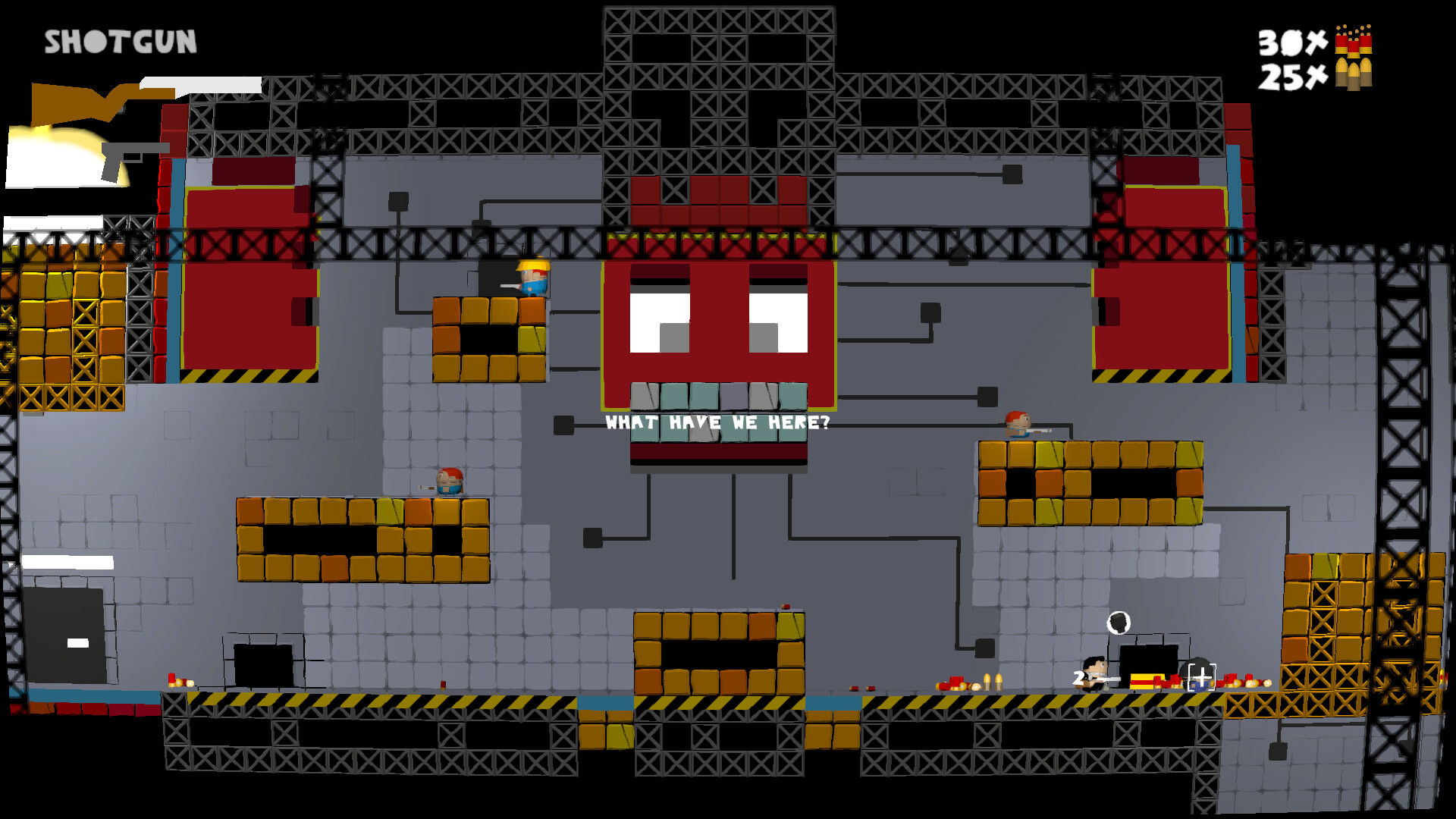
Task: Click the player's score number 2
Action: [x=1078, y=678]
